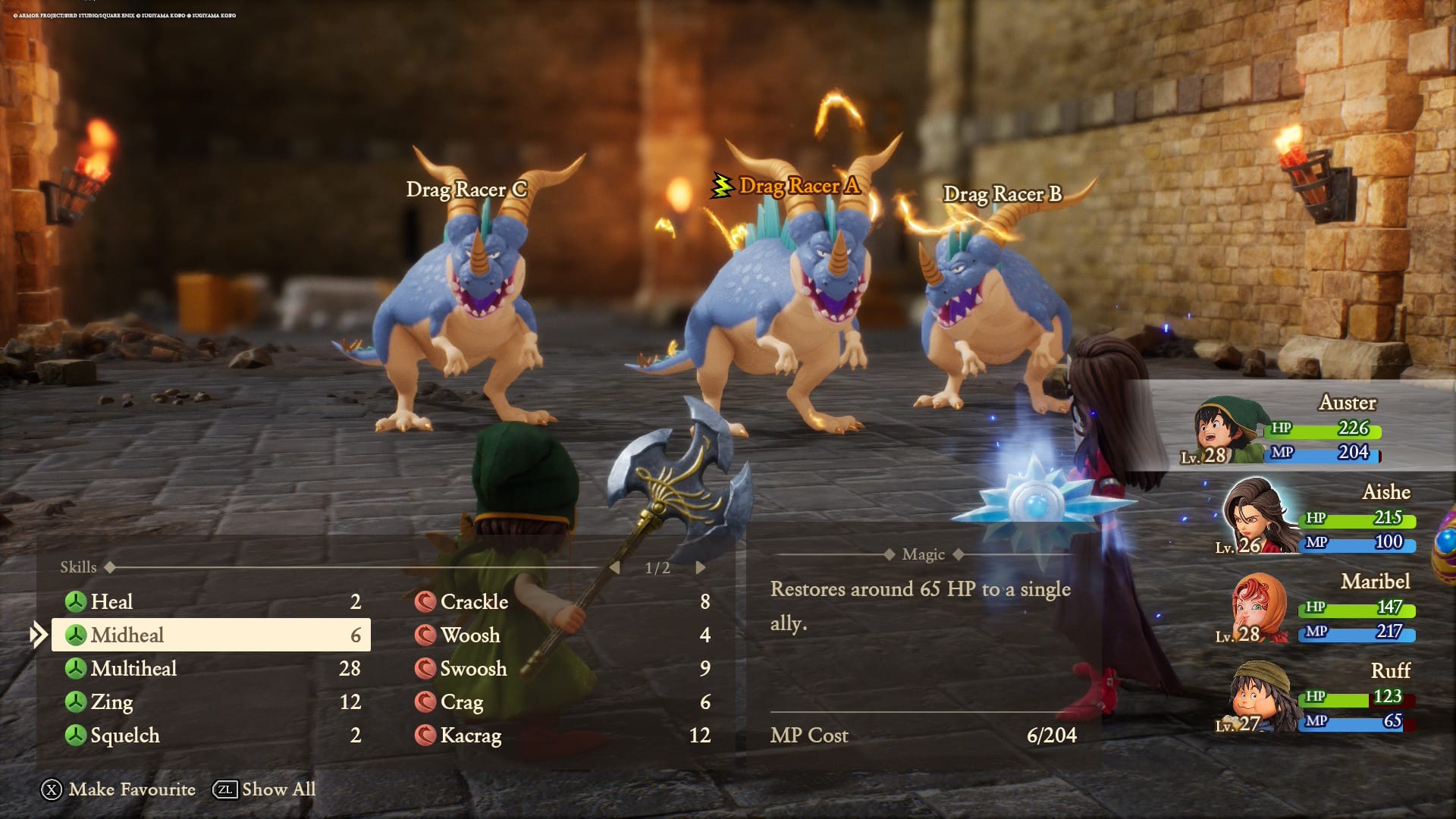Target the Drag Racer C name label
The width and height of the screenshot is (1456, 819).
click(x=466, y=189)
